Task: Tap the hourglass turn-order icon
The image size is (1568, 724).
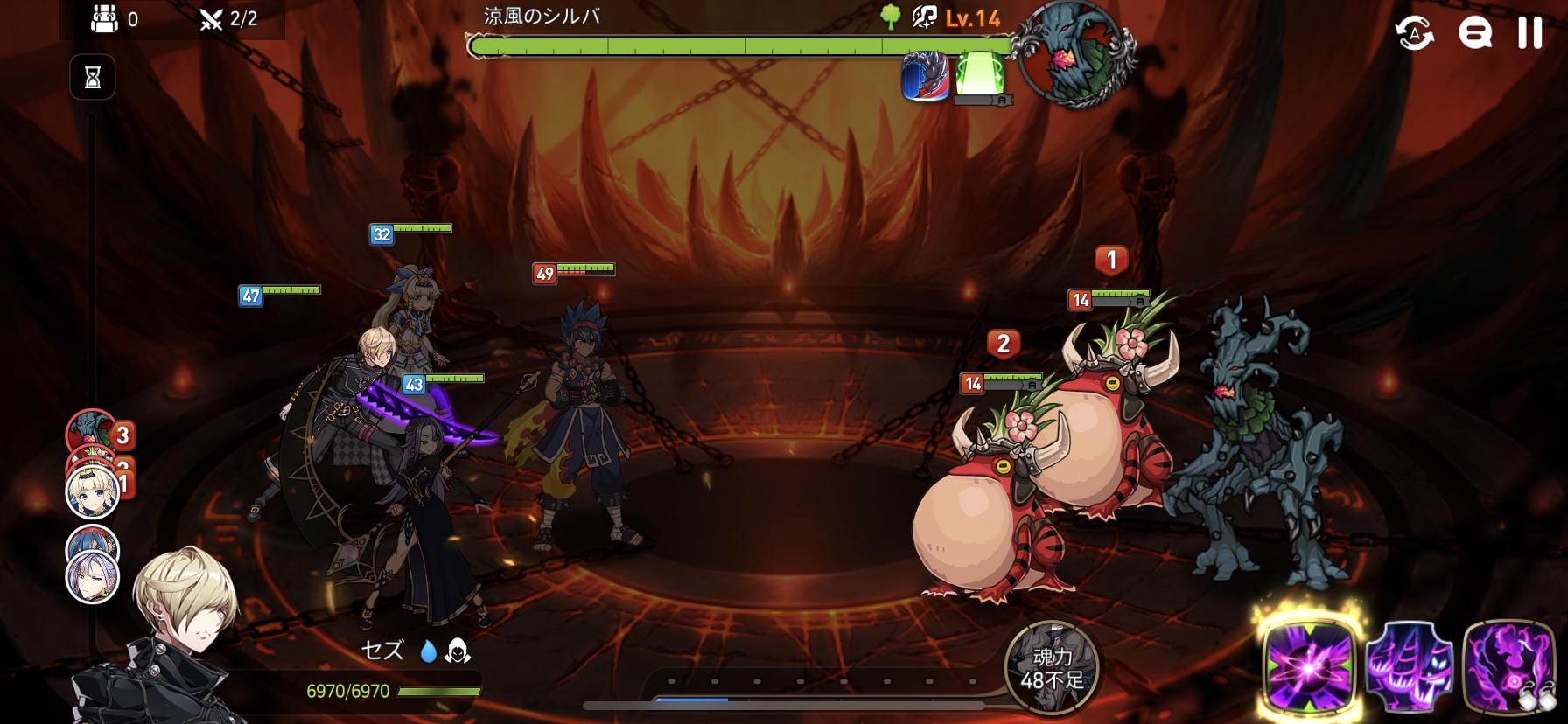Action: (x=93, y=78)
